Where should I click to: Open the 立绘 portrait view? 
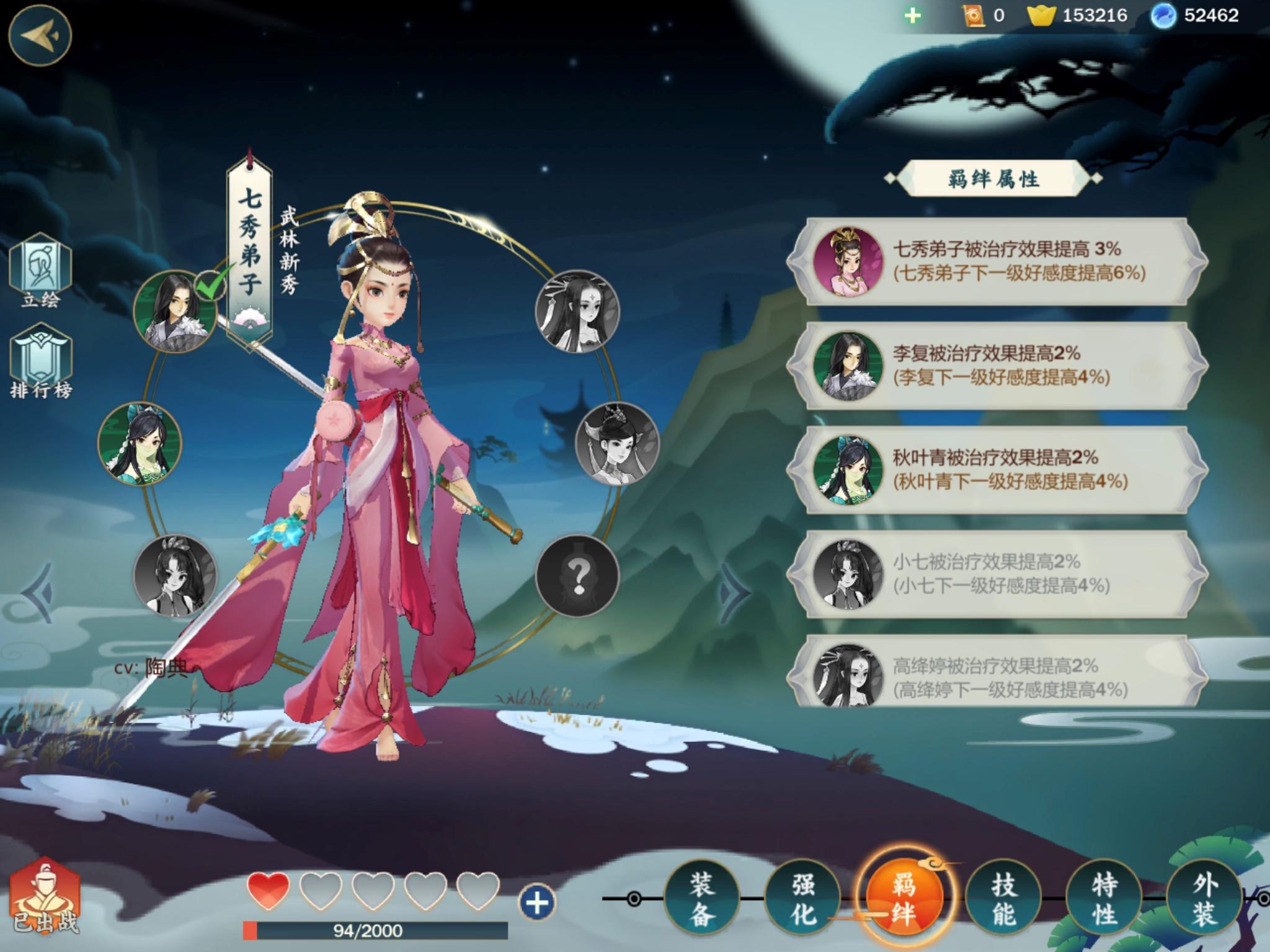[41, 271]
